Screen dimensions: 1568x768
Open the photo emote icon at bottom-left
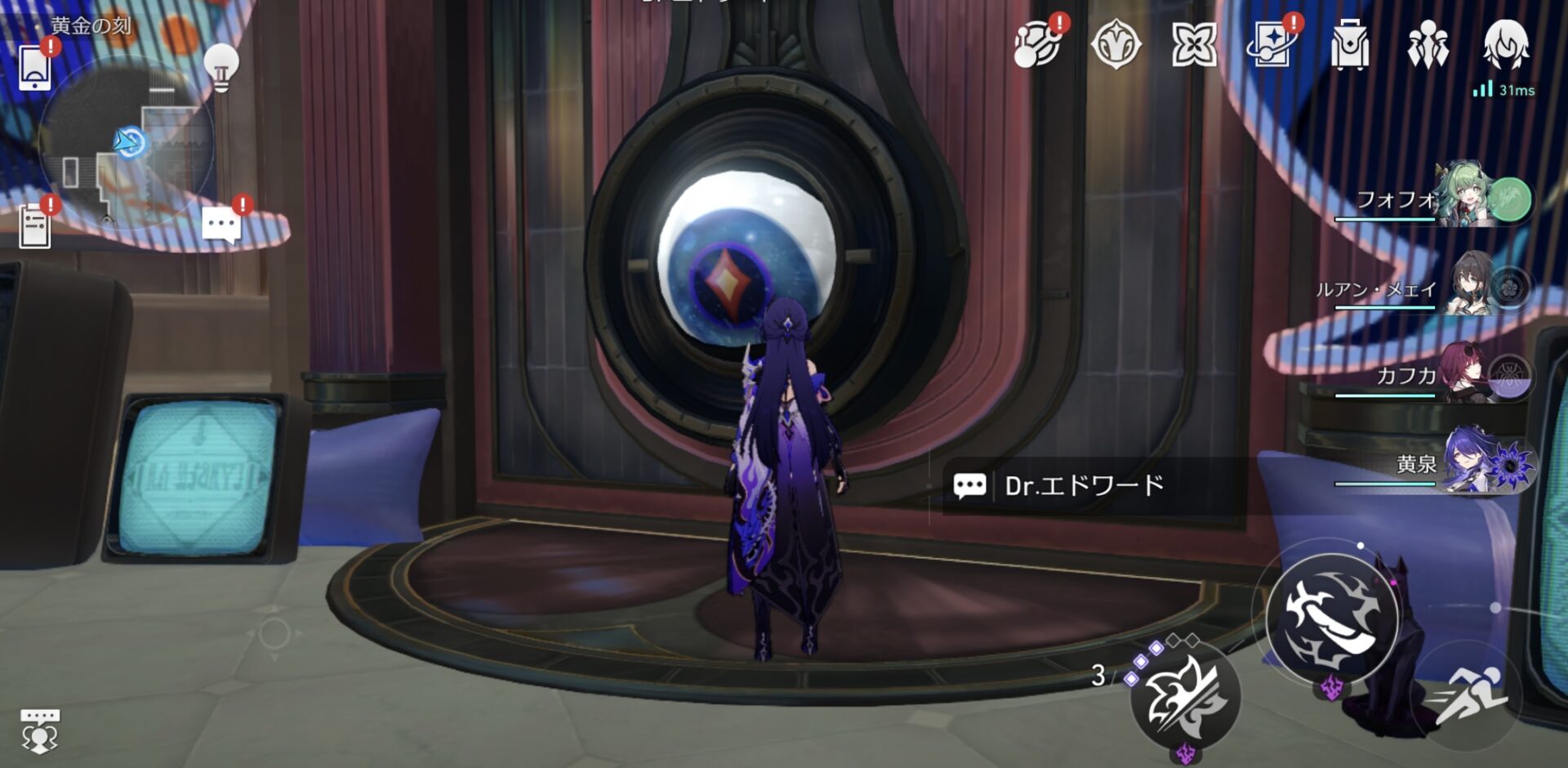click(x=39, y=730)
